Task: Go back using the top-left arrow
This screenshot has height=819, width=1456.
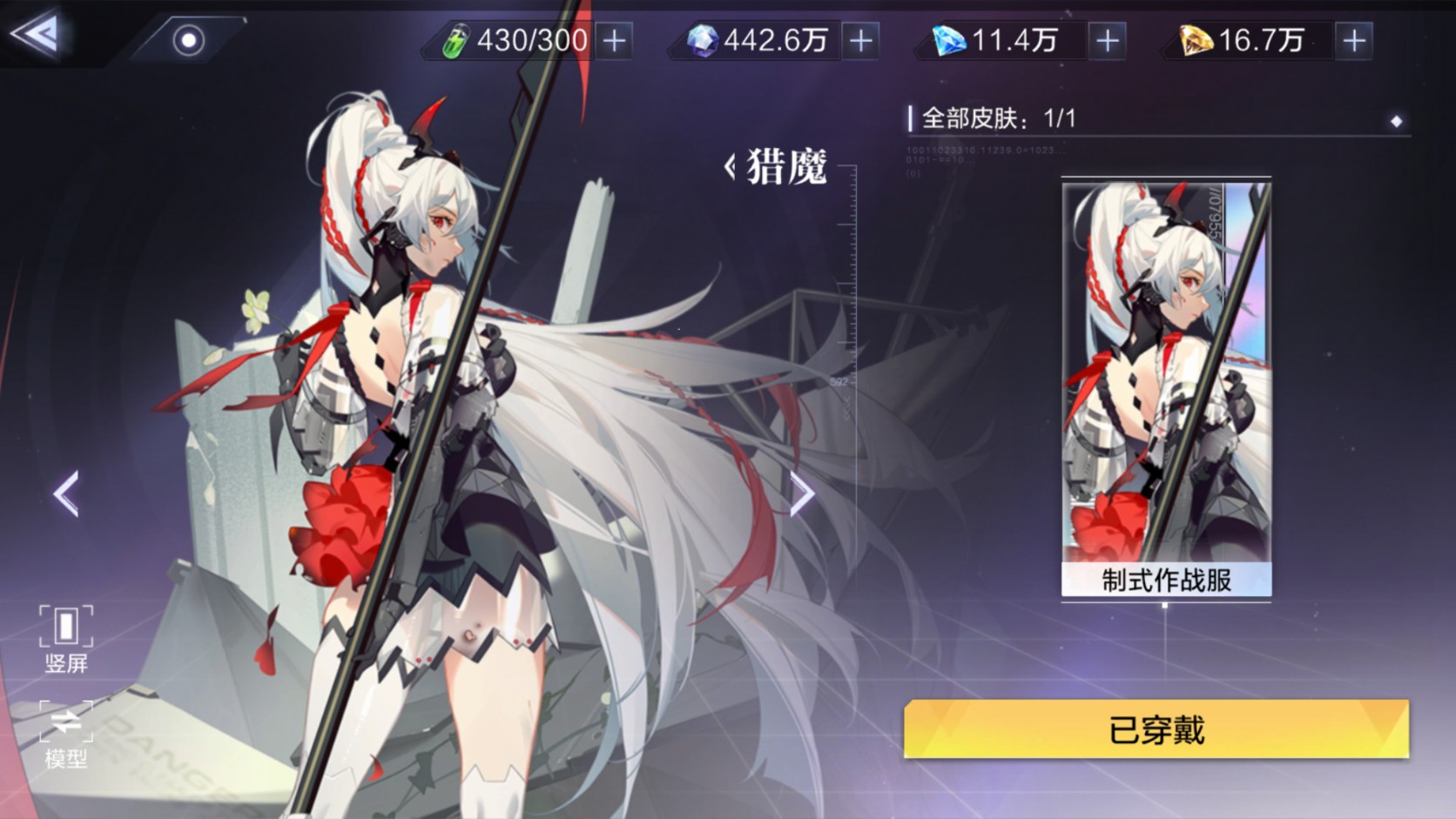Action: [37, 35]
